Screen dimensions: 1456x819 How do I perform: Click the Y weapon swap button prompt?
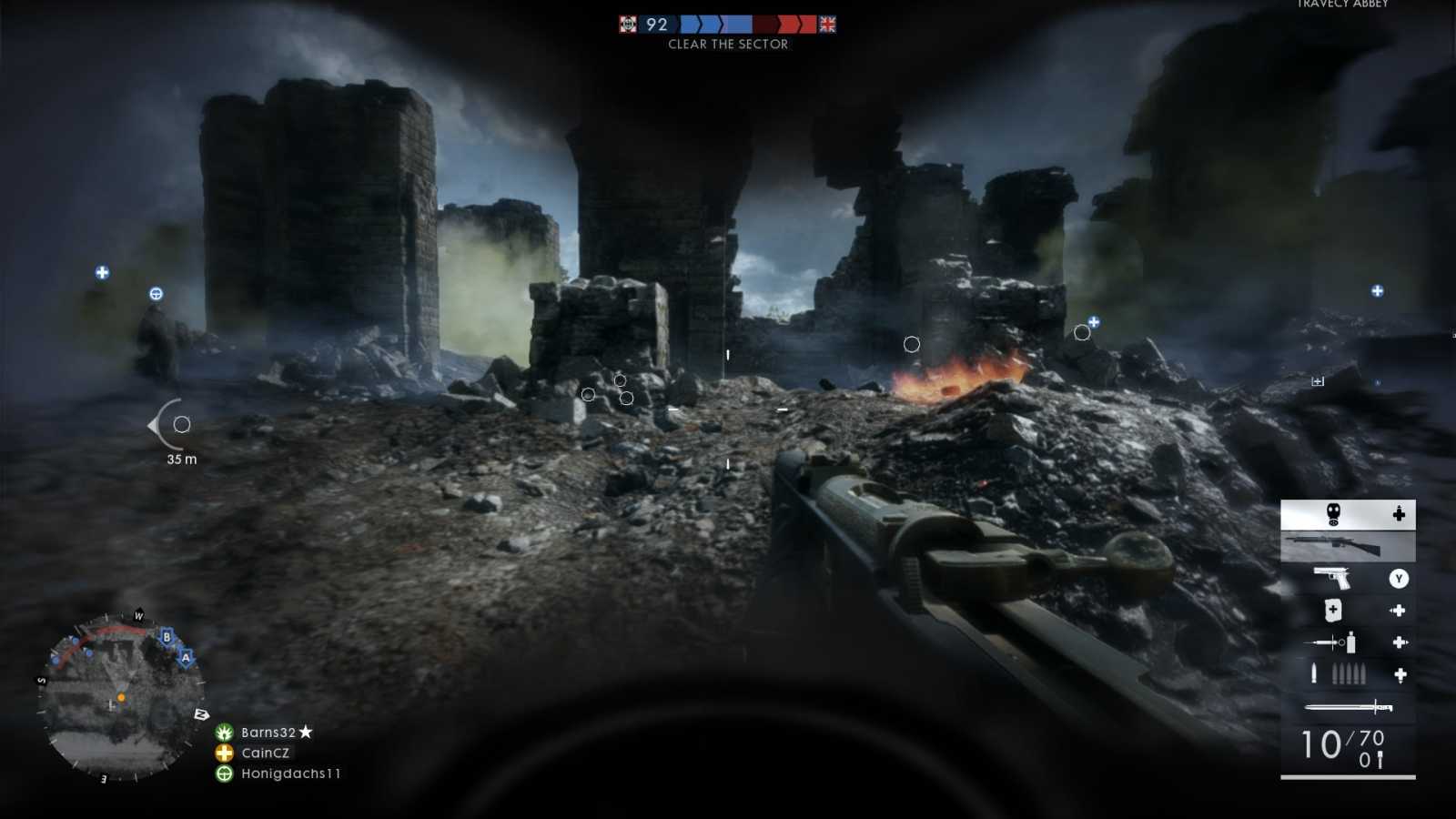[1398, 580]
